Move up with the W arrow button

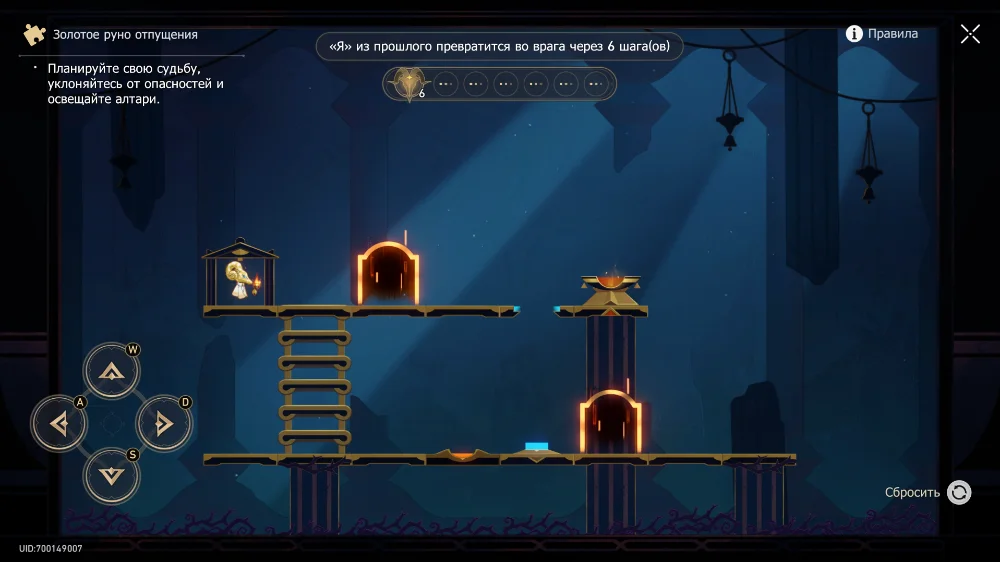(x=111, y=372)
